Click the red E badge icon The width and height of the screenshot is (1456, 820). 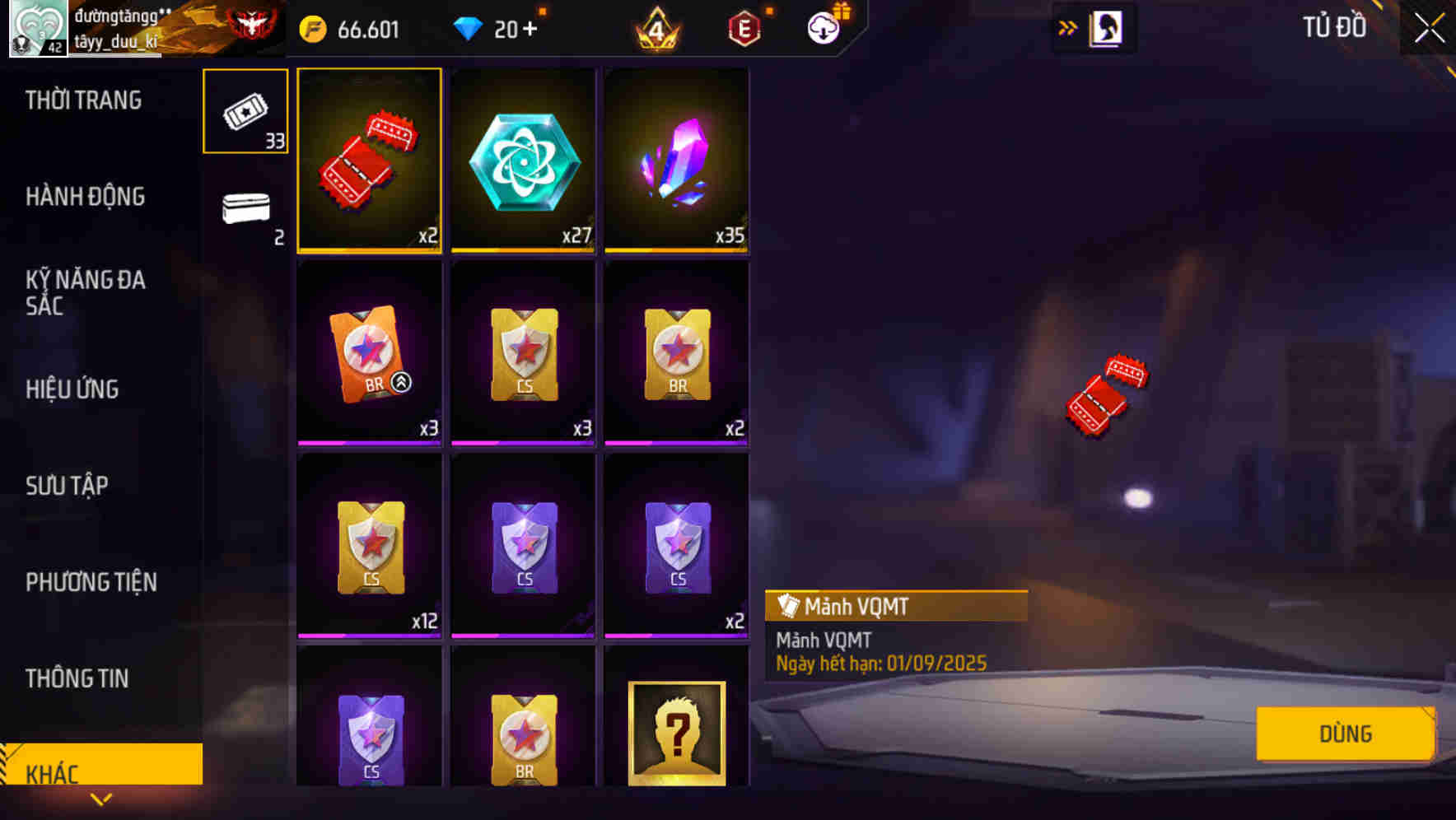(744, 28)
